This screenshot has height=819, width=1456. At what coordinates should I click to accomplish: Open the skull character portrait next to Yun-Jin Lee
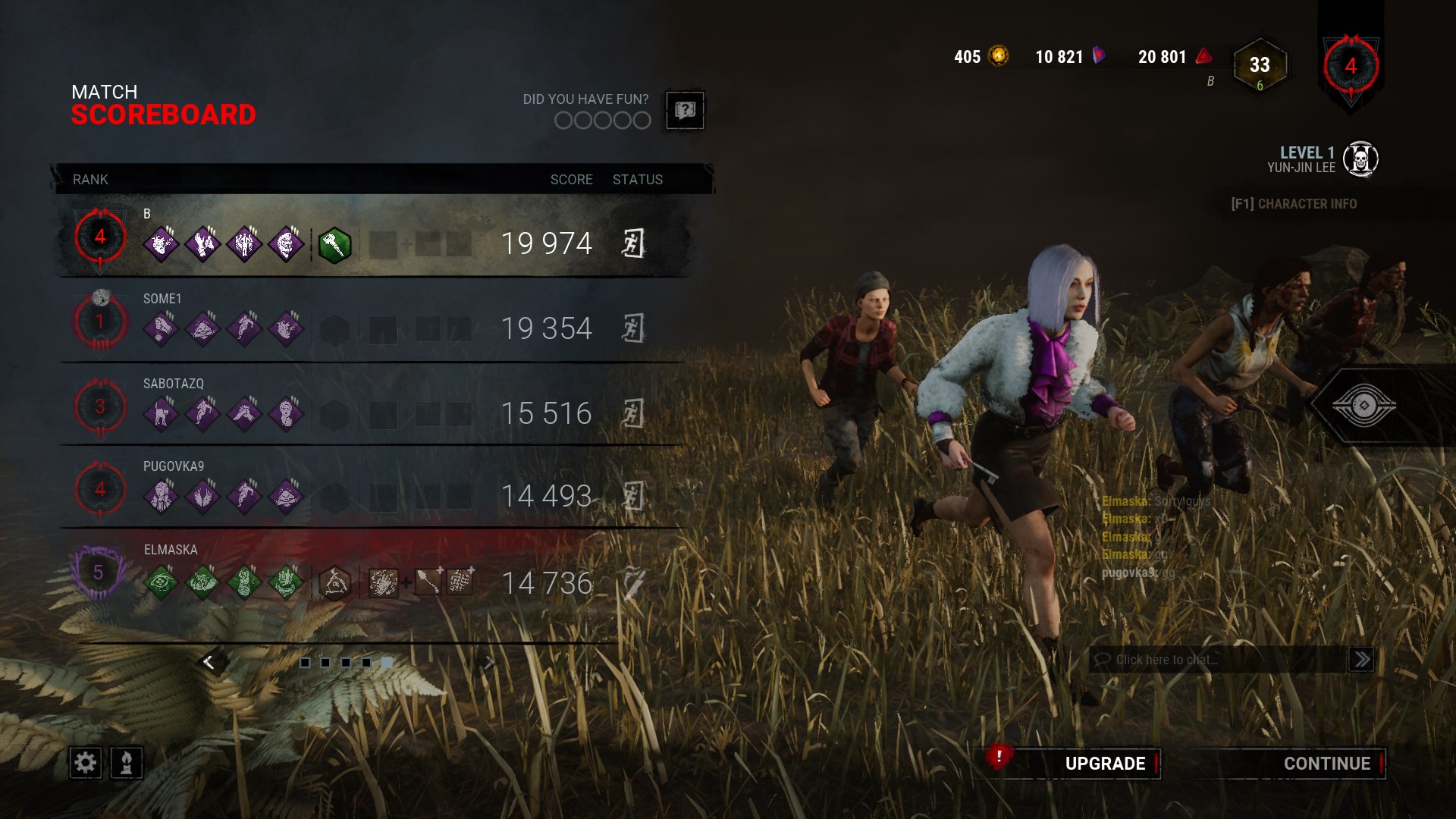tap(1363, 158)
